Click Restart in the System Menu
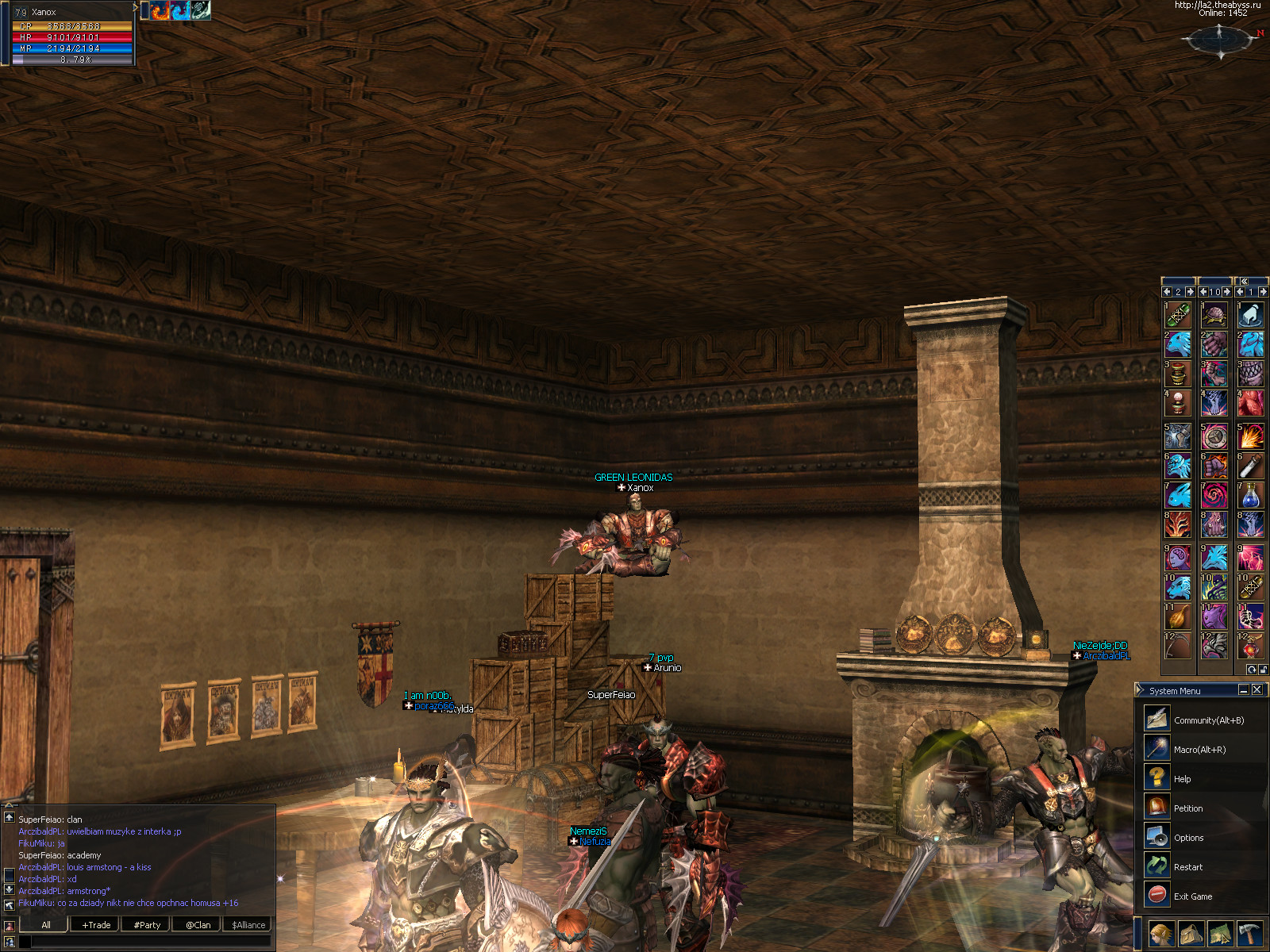The height and width of the screenshot is (952, 1270). (x=1187, y=866)
